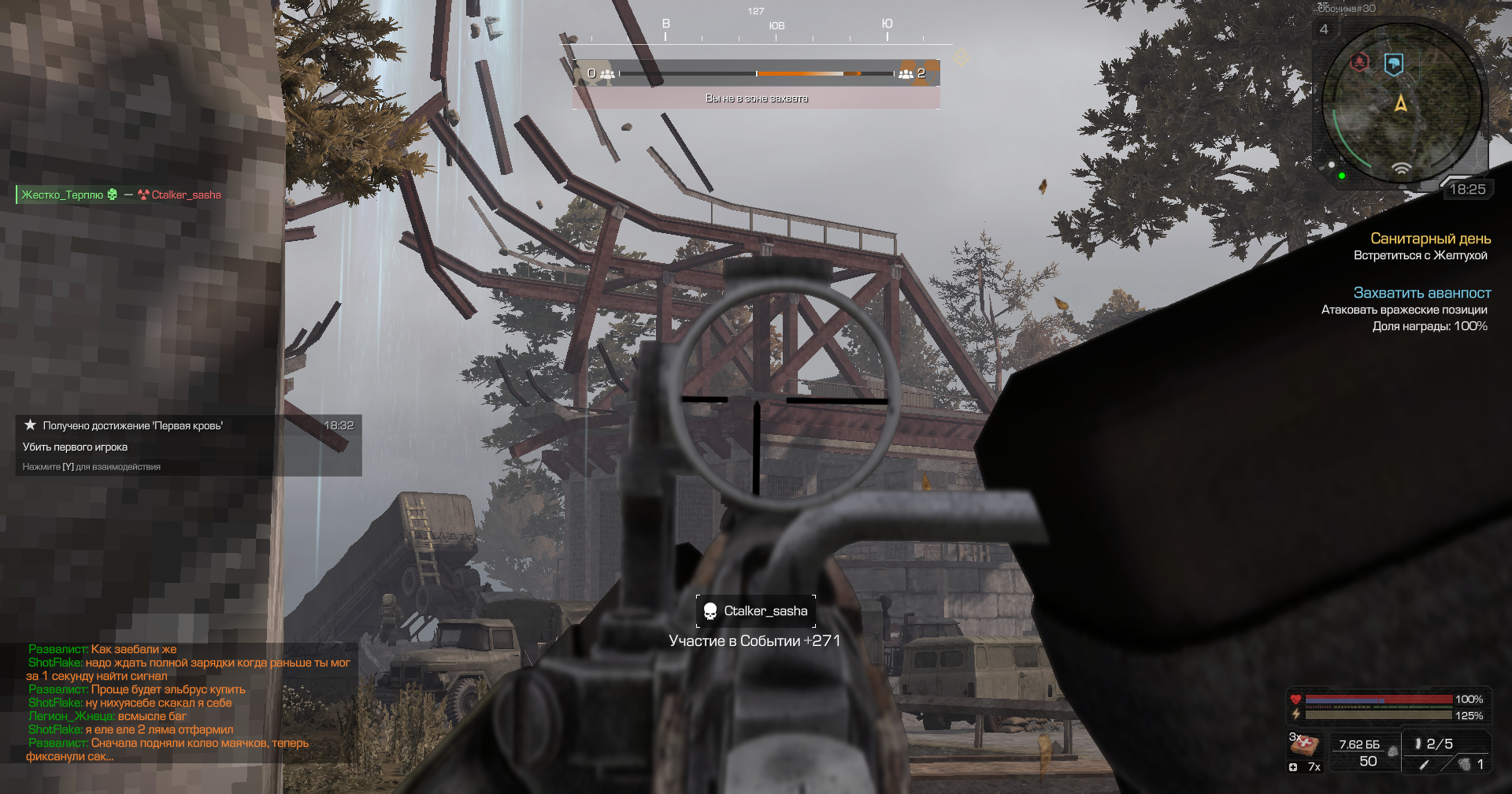Select the 'Захватить аванпост' objective tracker
The width and height of the screenshot is (1512, 794).
(x=1421, y=293)
